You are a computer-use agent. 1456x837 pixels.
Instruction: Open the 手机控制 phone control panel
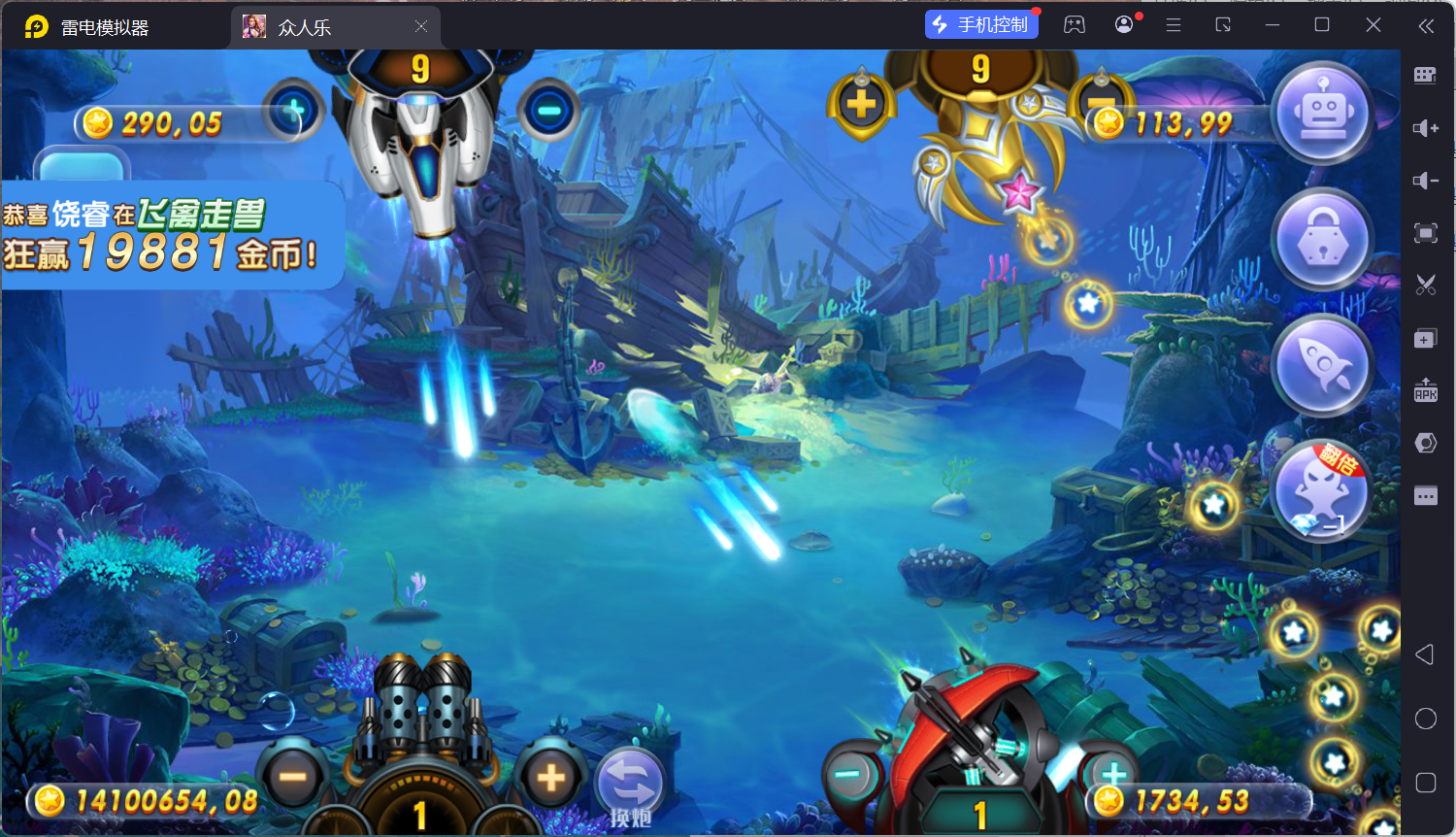981,24
